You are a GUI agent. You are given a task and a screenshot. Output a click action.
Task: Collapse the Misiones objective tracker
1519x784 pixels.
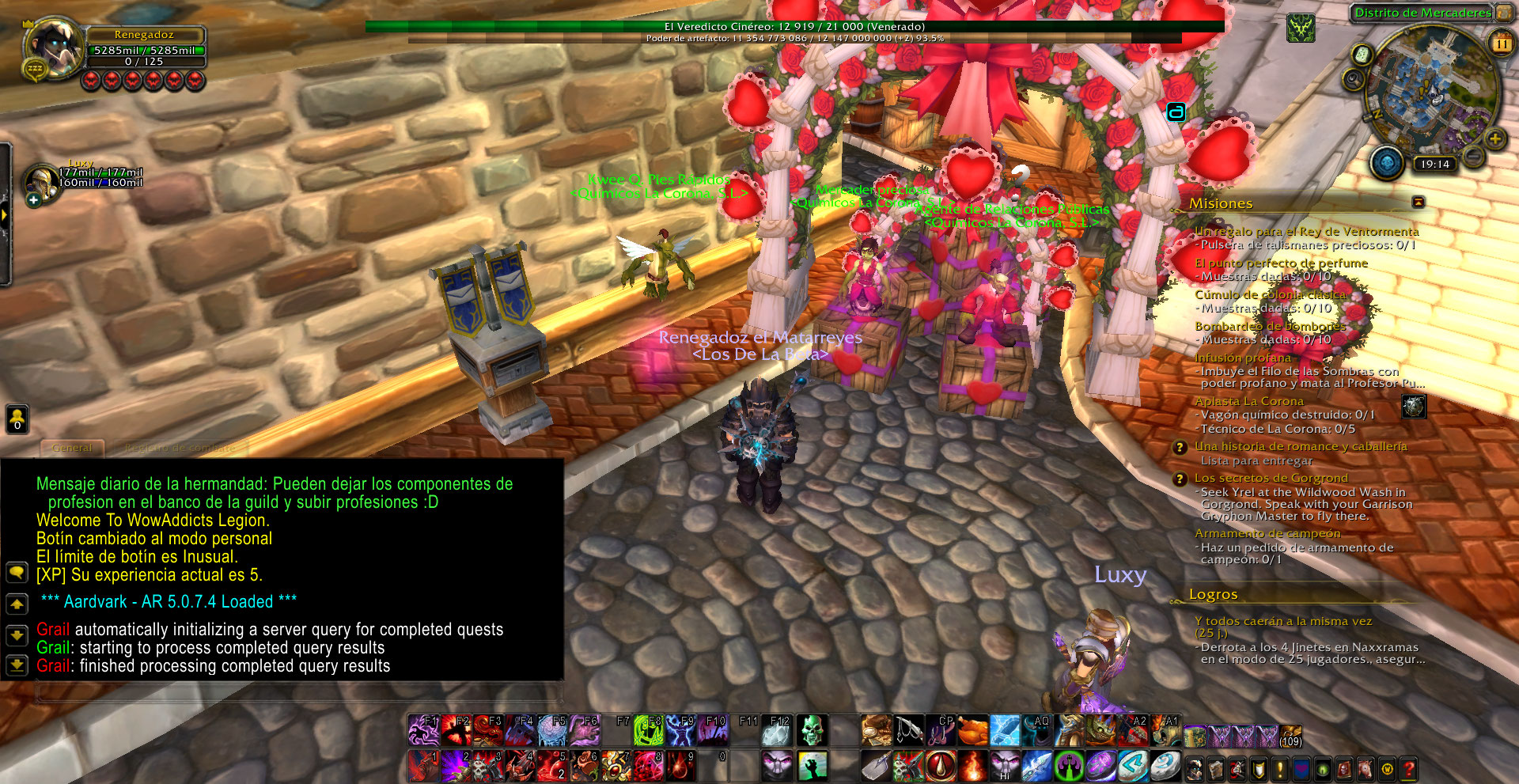pyautogui.click(x=1419, y=203)
